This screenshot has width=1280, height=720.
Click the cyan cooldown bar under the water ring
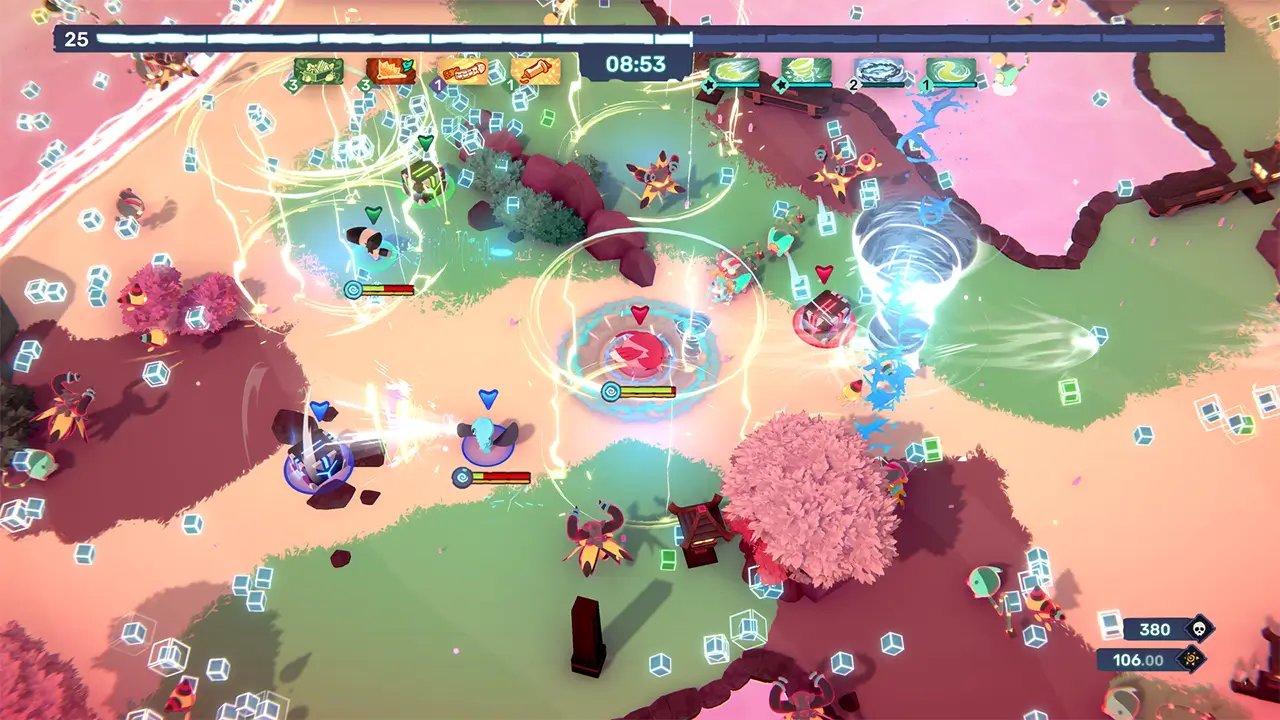coord(882,84)
